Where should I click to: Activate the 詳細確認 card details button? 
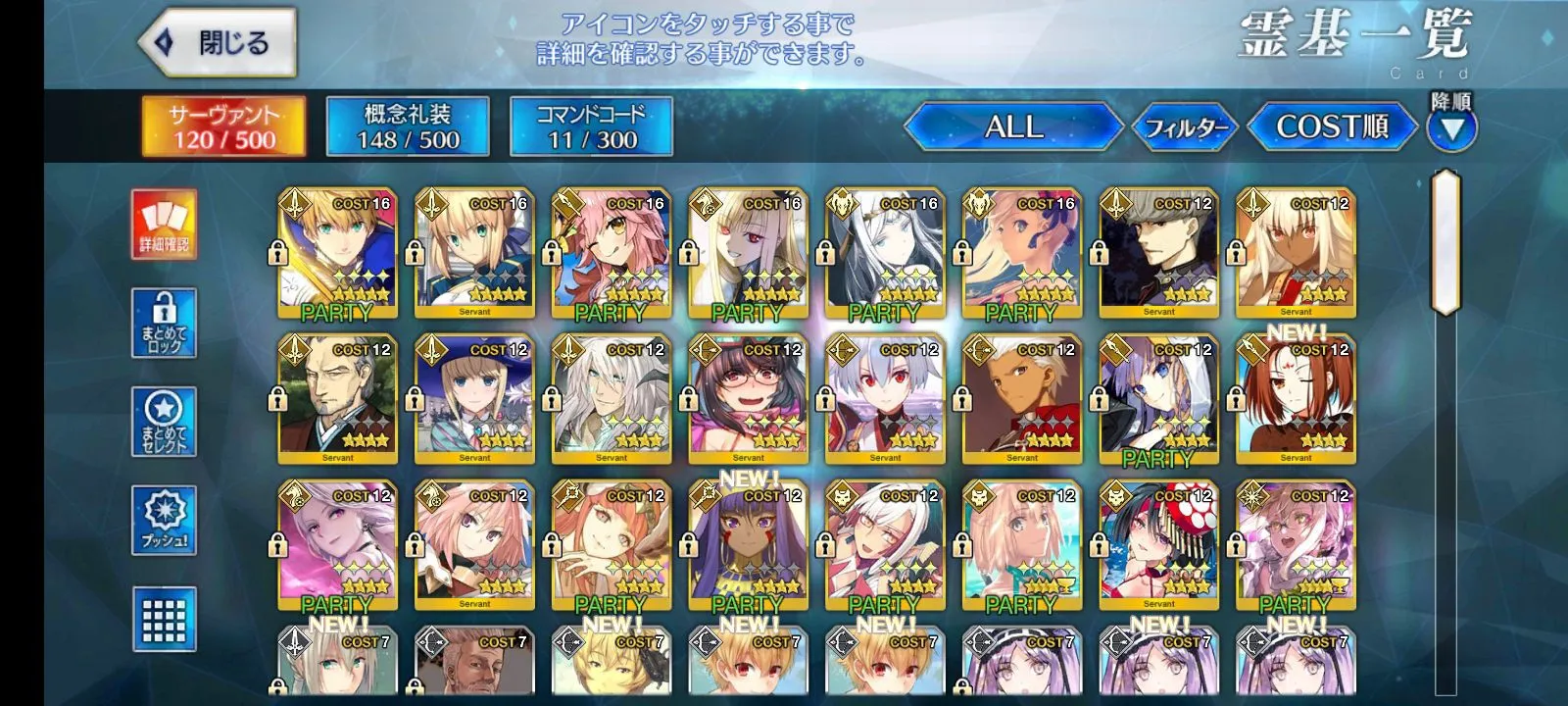click(164, 225)
